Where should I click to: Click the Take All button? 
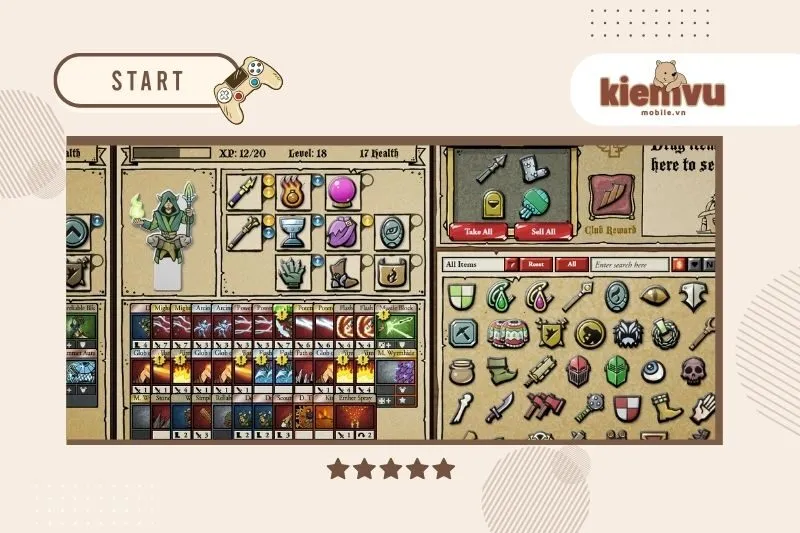point(480,231)
